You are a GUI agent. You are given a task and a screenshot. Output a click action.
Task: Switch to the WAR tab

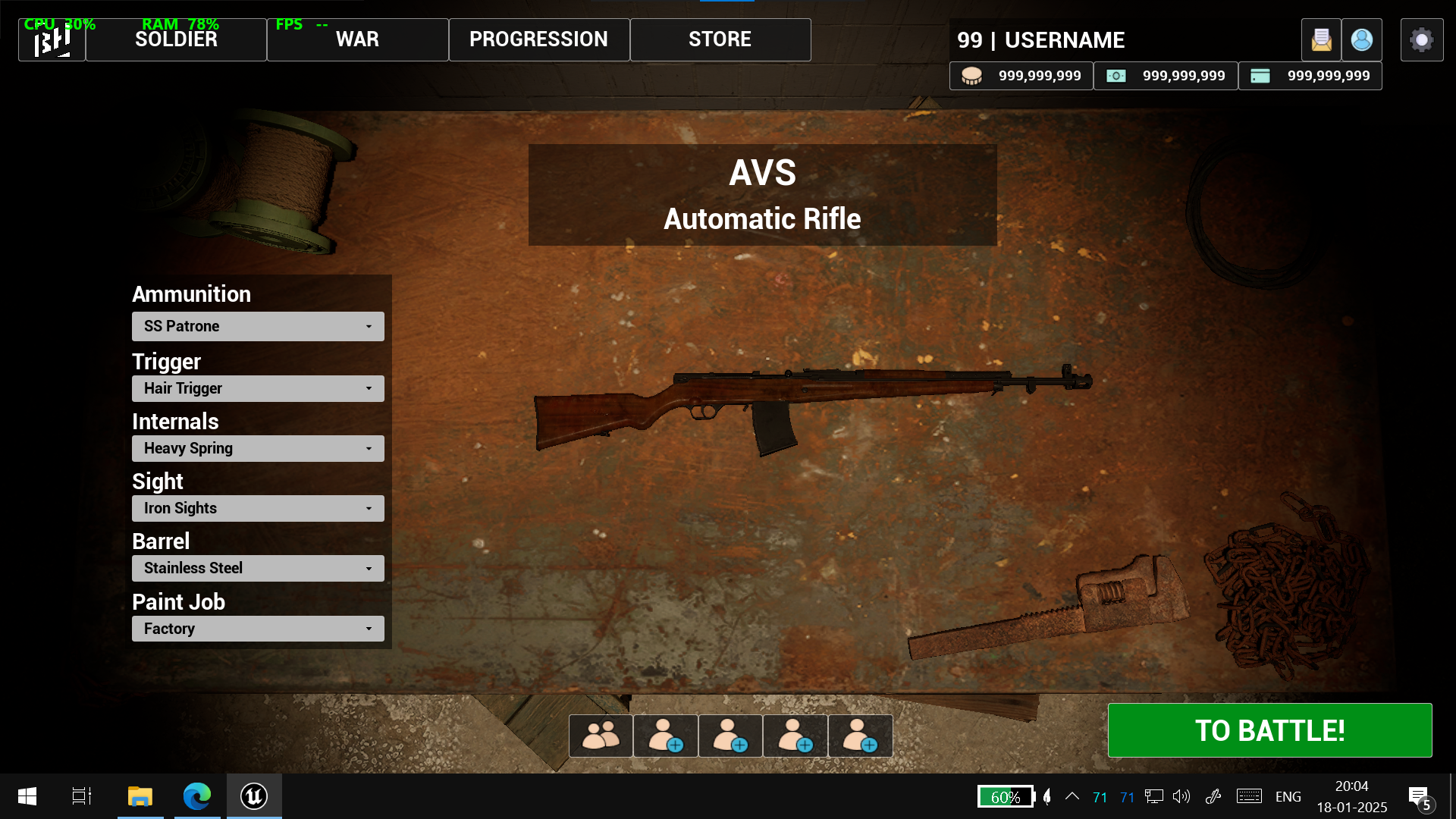click(357, 39)
